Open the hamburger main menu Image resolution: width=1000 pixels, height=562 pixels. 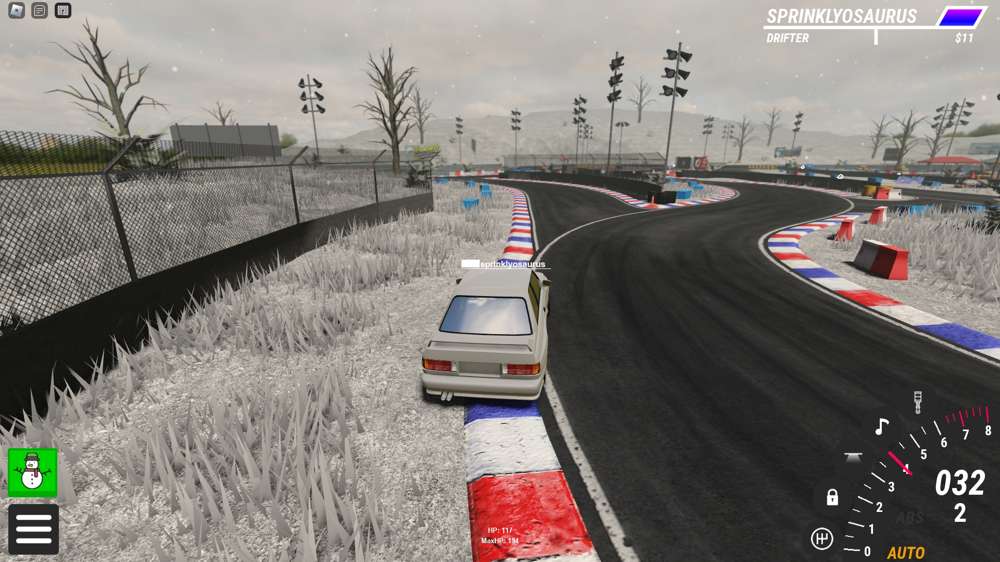pos(33,528)
